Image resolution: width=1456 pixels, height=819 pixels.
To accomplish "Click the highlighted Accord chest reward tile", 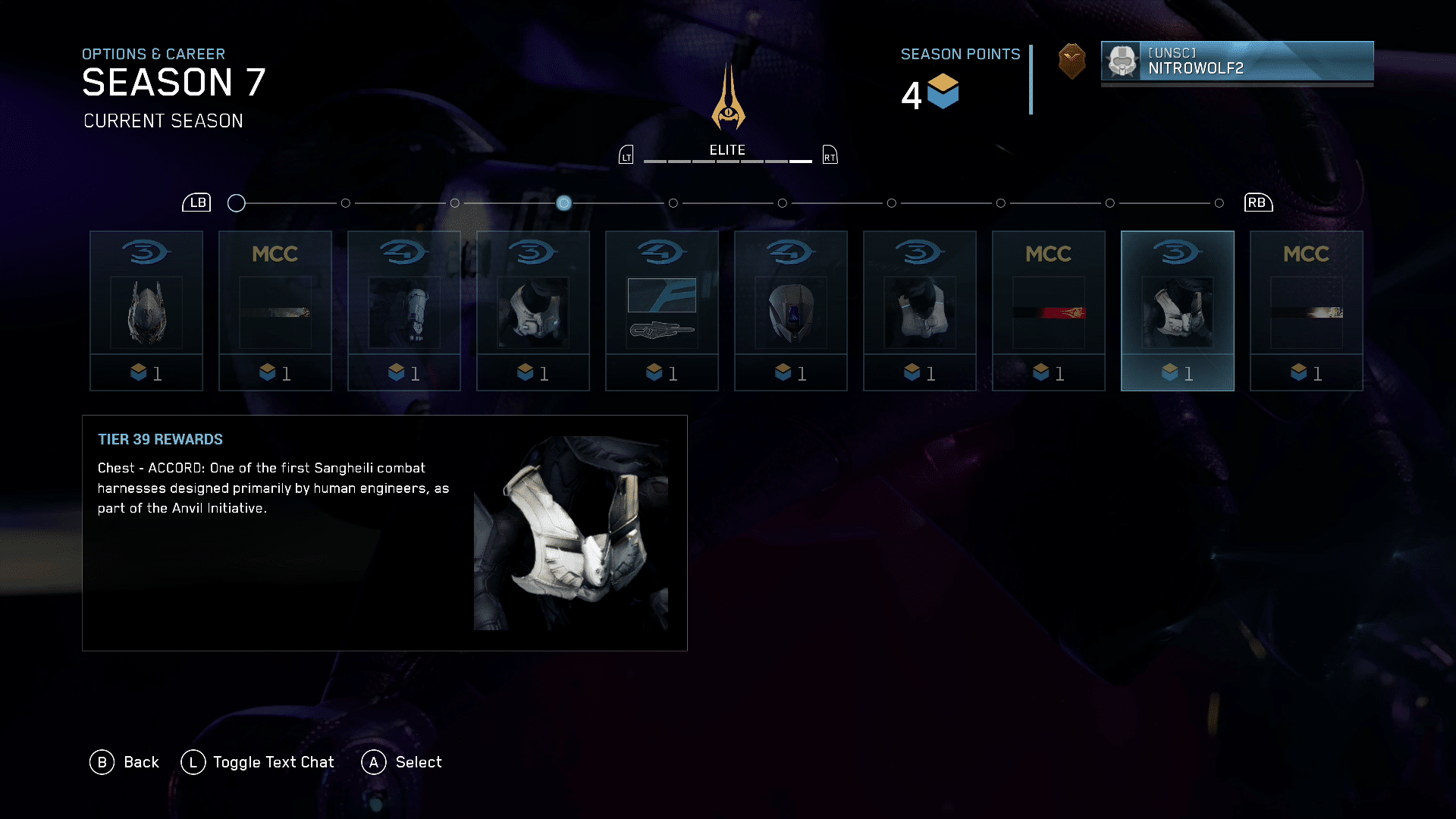I will coord(1178,311).
